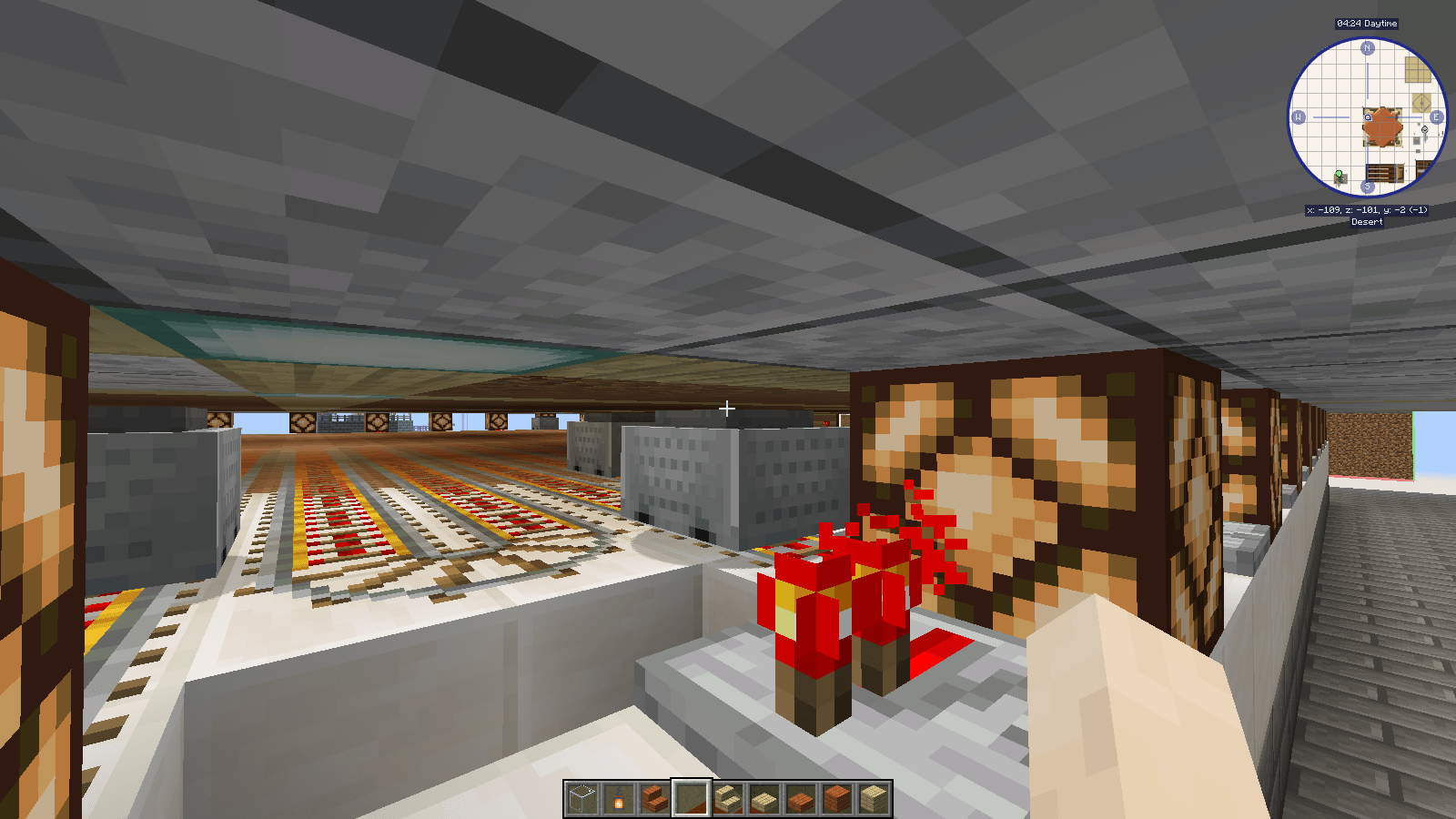Viewport: 1456px width, 819px height.
Task: Click the green villager dot on the minimap
Action: [1340, 174]
